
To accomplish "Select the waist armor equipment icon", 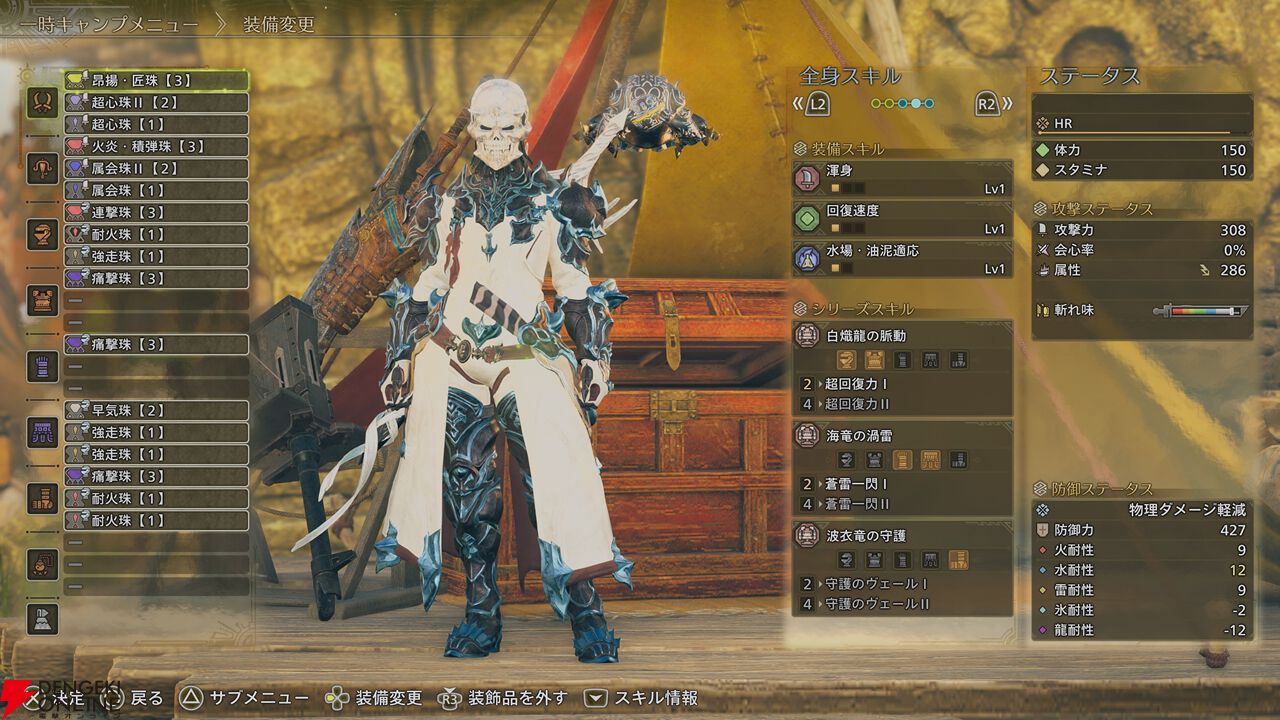I will click(x=42, y=432).
